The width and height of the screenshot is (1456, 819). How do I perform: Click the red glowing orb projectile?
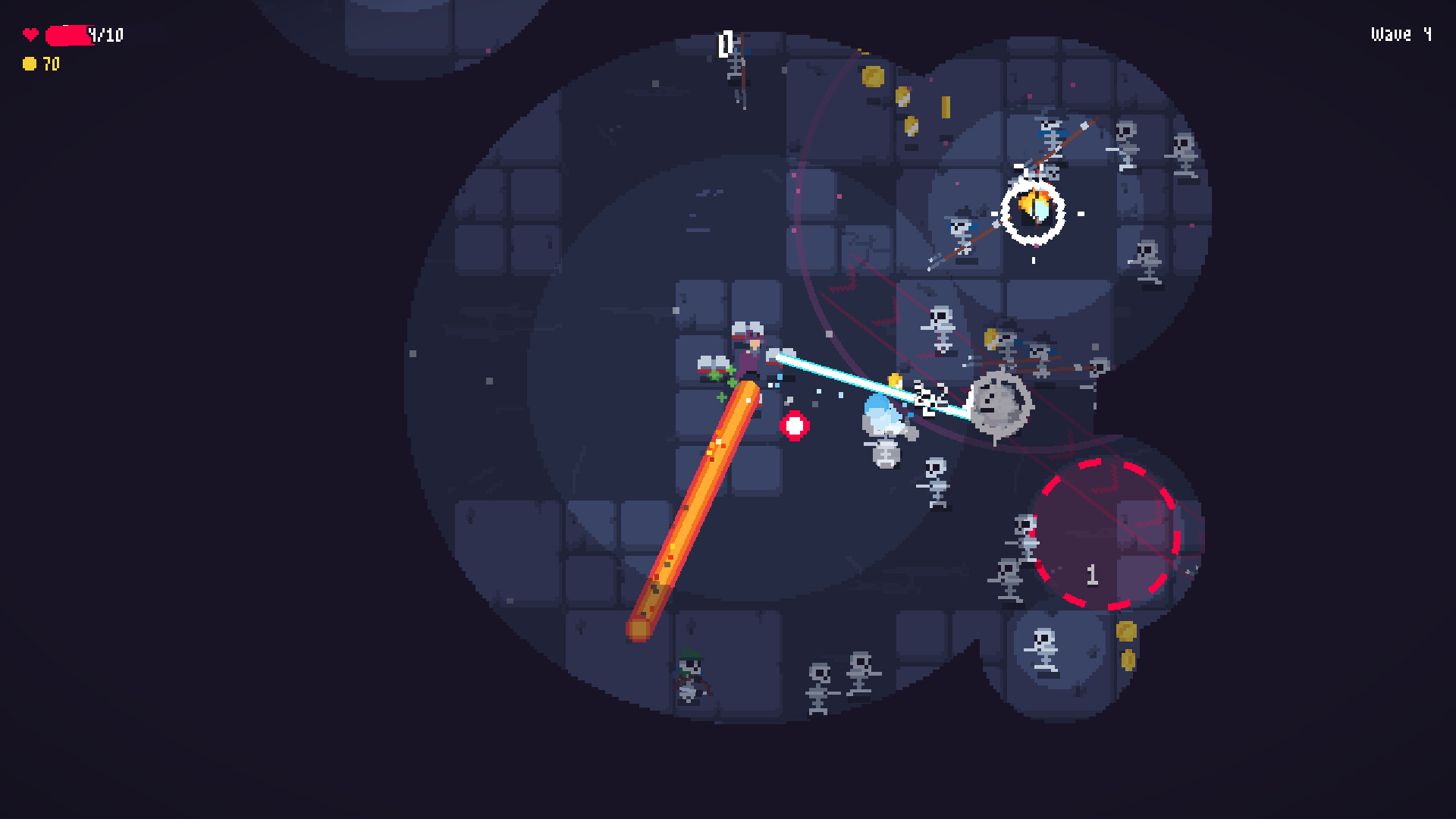coord(795,425)
